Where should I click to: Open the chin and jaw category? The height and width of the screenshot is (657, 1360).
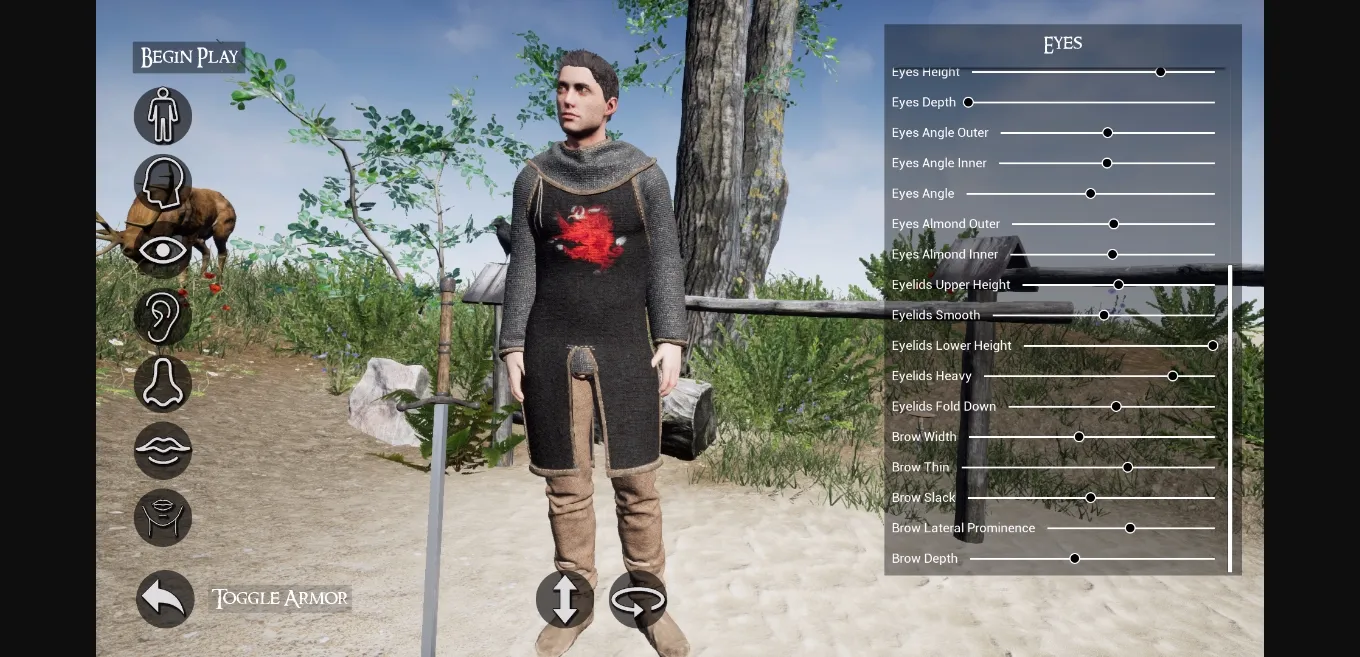(163, 517)
